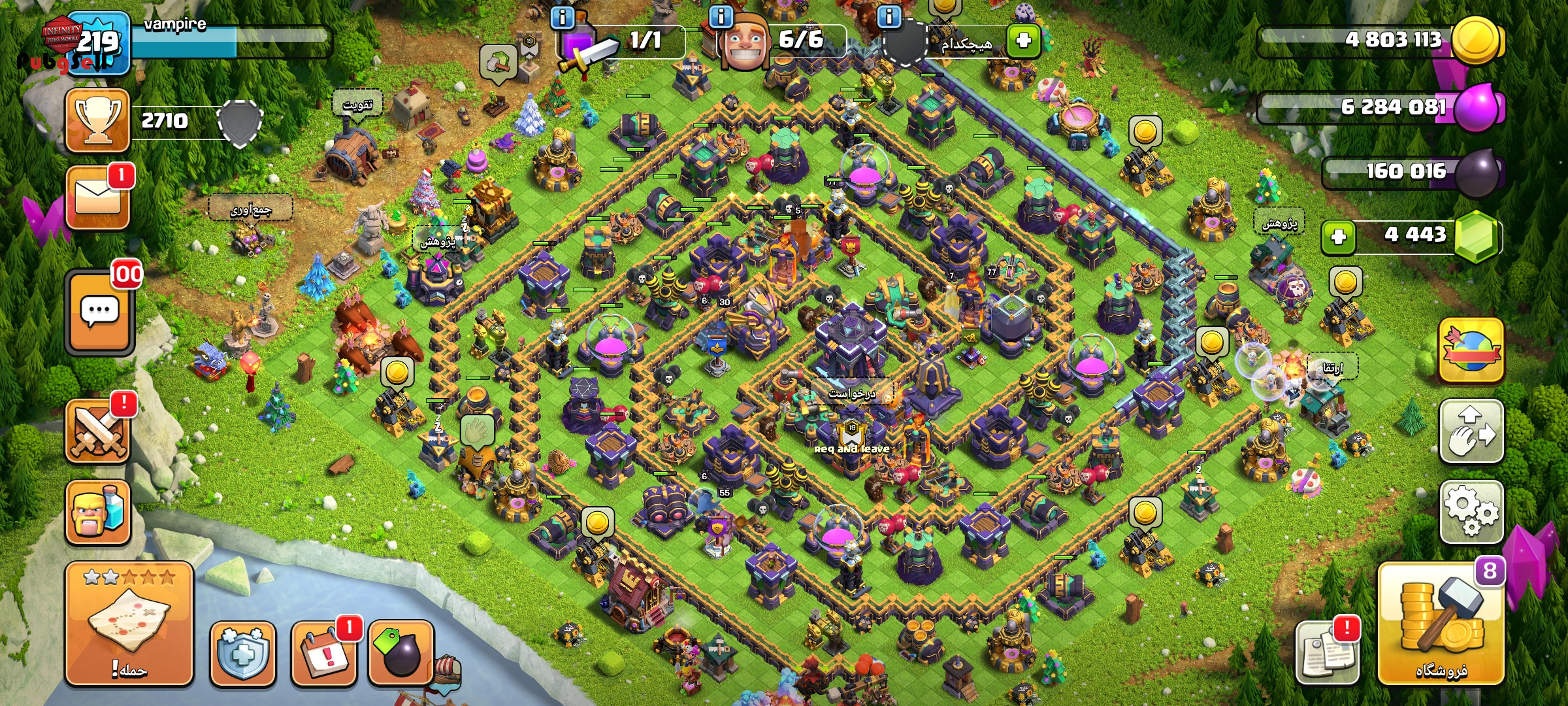Open the Attack map button
1568x706 pixels.
point(129,623)
